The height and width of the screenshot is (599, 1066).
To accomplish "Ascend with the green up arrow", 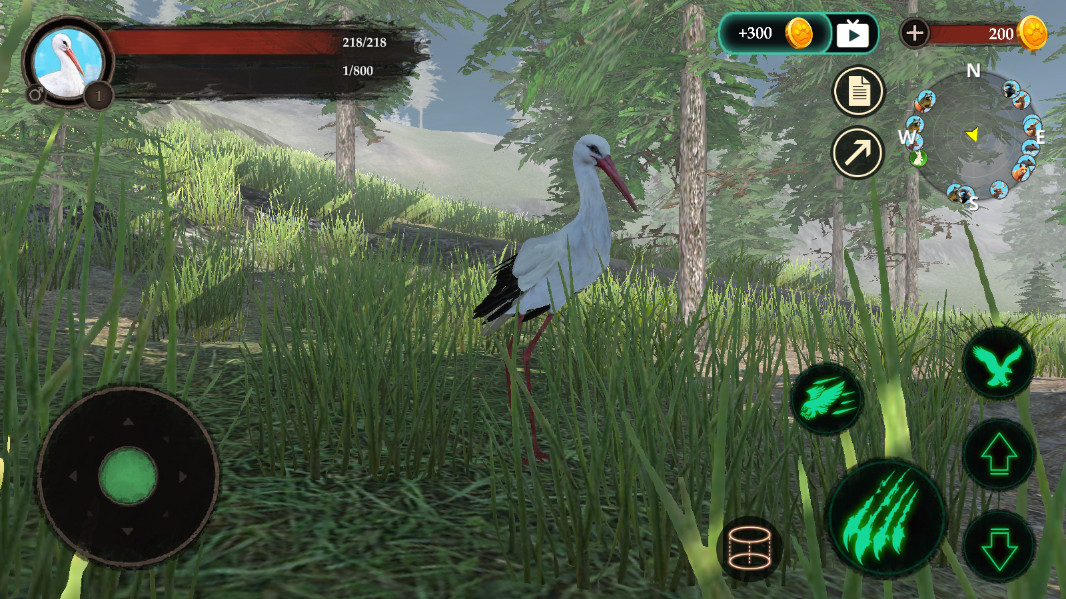I will 997,455.
